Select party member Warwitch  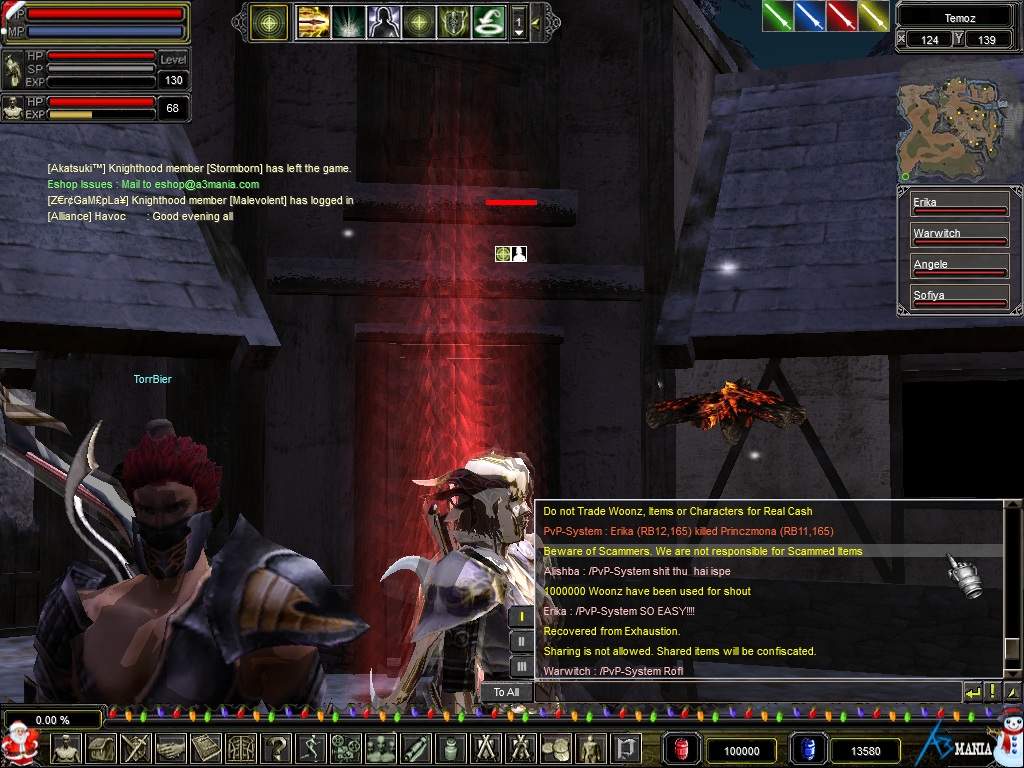pyautogui.click(x=958, y=236)
